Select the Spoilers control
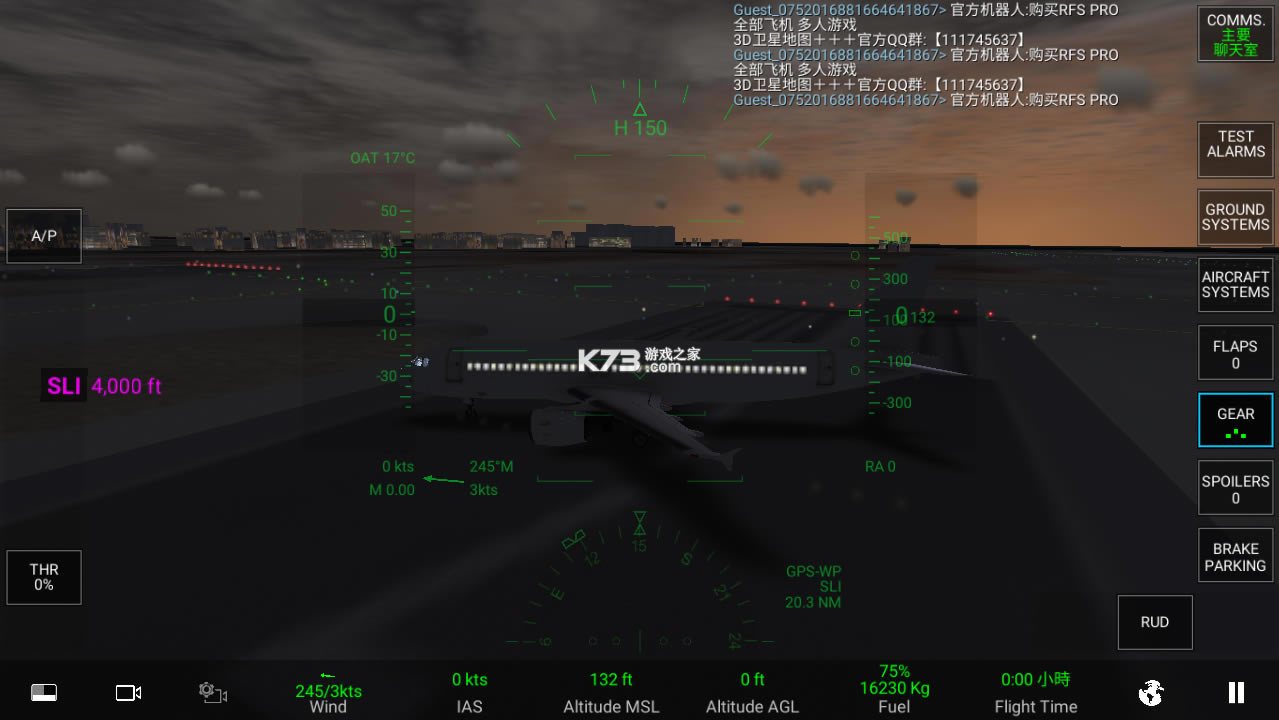 [1235, 488]
